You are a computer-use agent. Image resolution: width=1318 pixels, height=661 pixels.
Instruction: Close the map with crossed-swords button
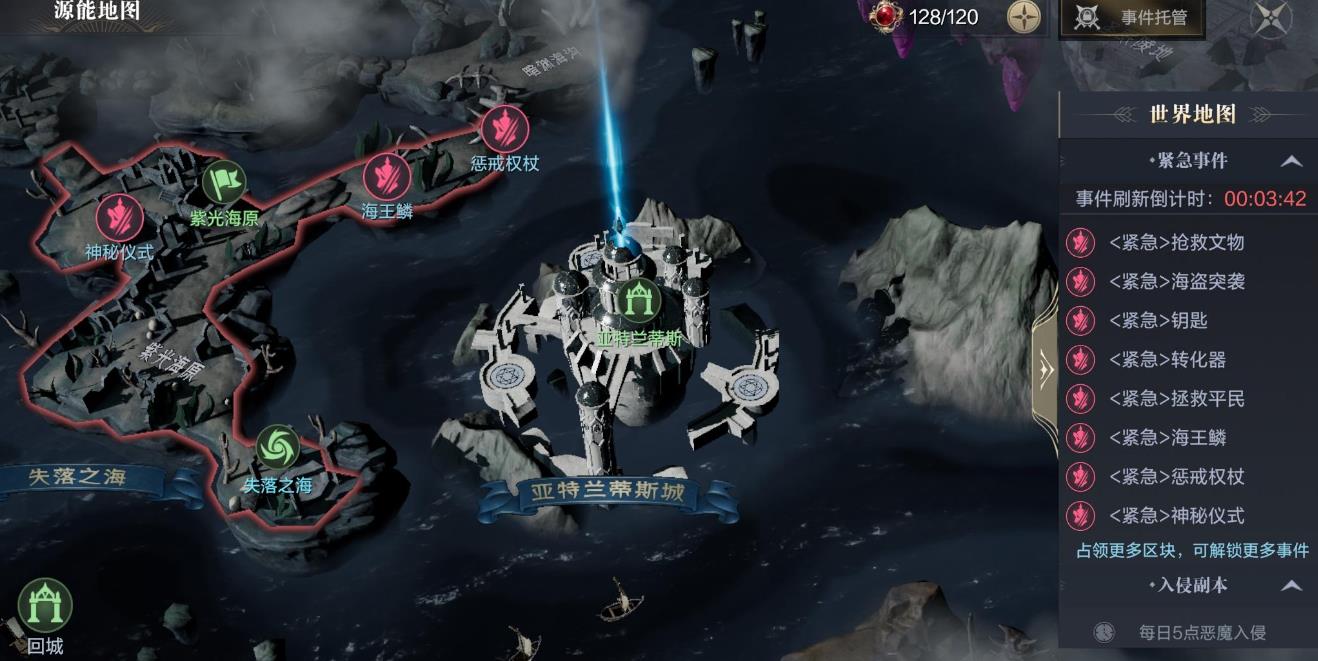click(1271, 18)
